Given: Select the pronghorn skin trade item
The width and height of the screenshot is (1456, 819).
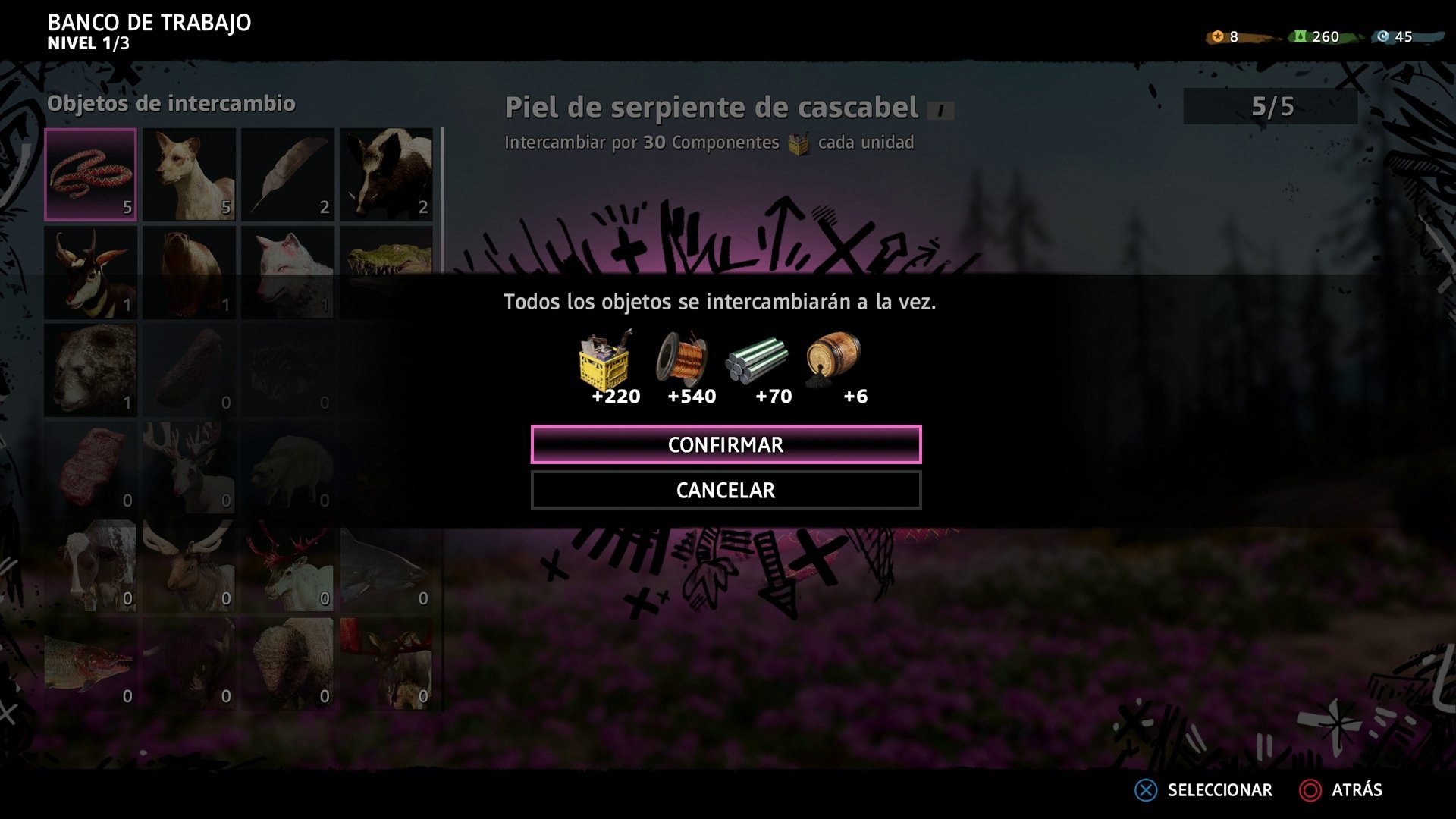Looking at the screenshot, I should pyautogui.click(x=90, y=273).
